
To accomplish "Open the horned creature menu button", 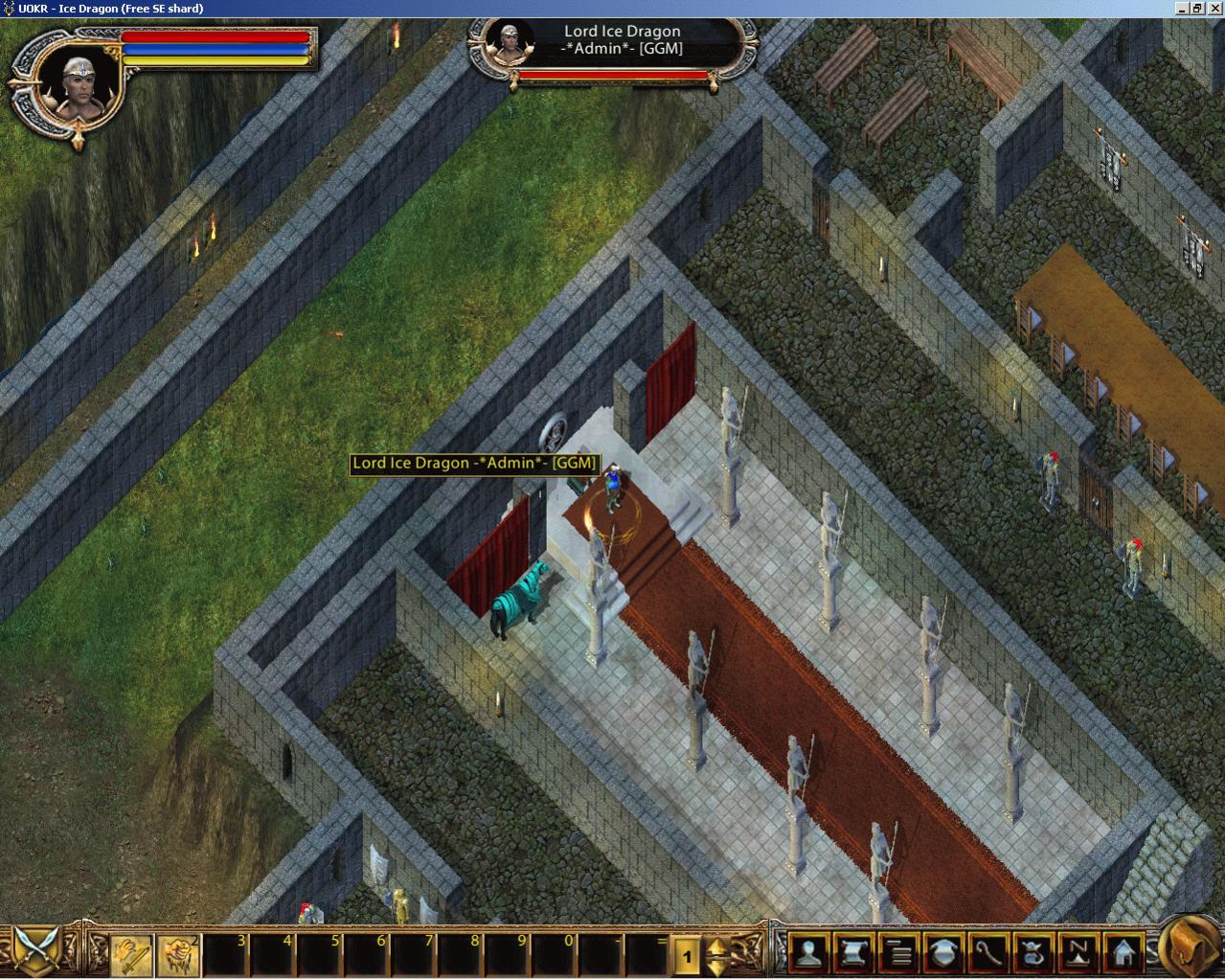I will click(x=1034, y=953).
